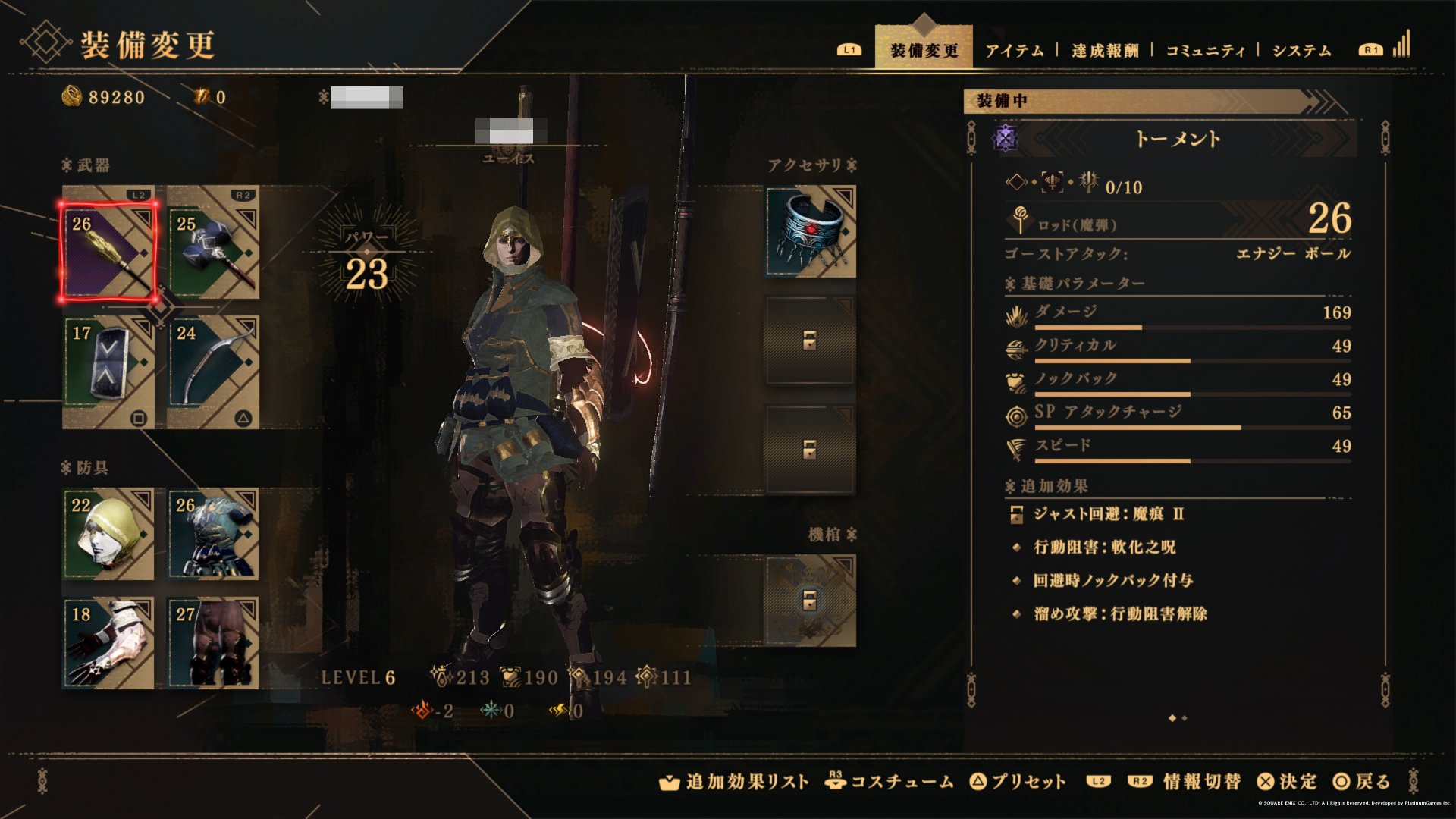Choose the level 26 chest armor slot
This screenshot has height=819, width=1456.
(x=213, y=535)
